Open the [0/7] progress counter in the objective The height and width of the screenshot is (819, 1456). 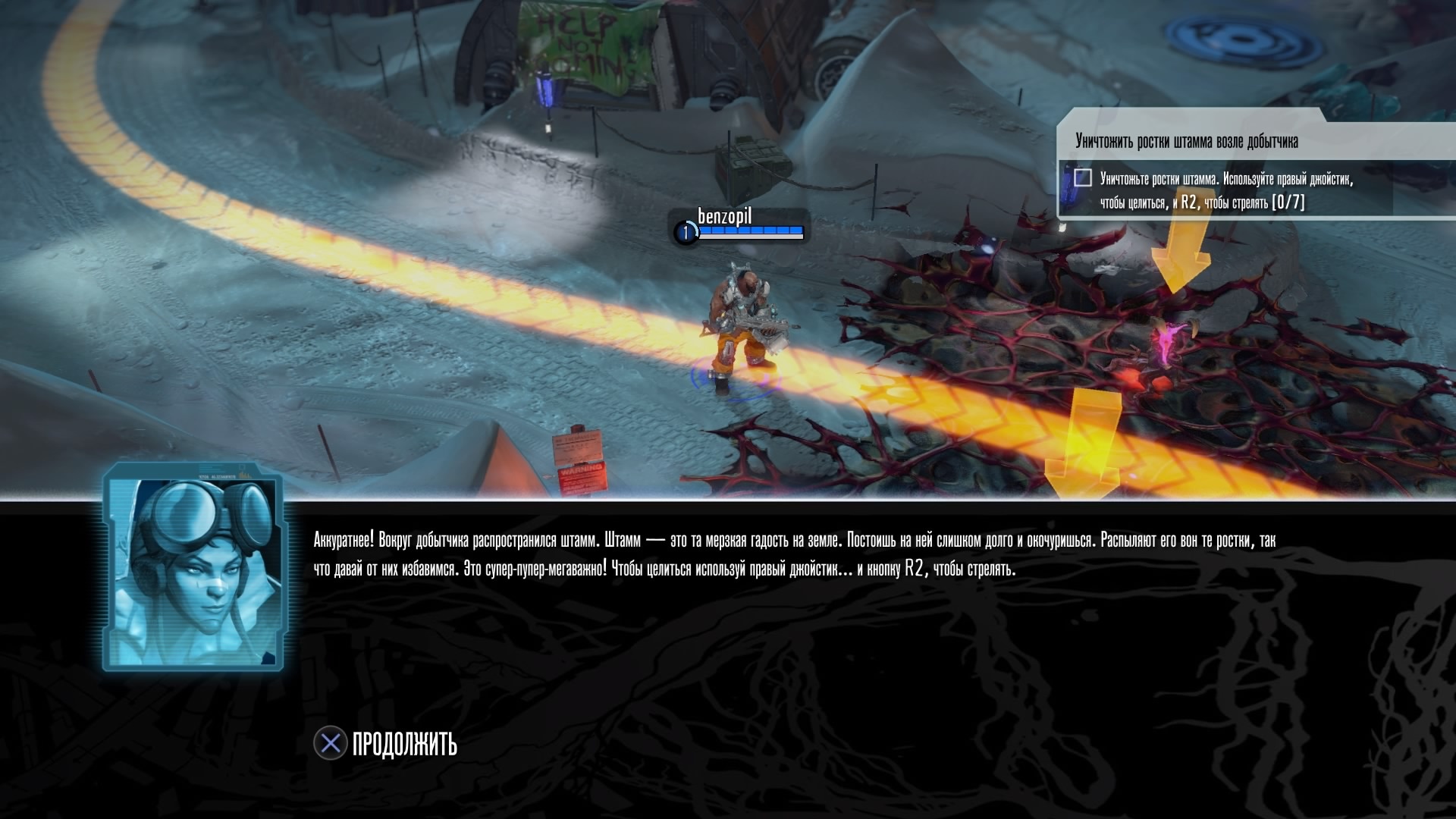click(1288, 202)
